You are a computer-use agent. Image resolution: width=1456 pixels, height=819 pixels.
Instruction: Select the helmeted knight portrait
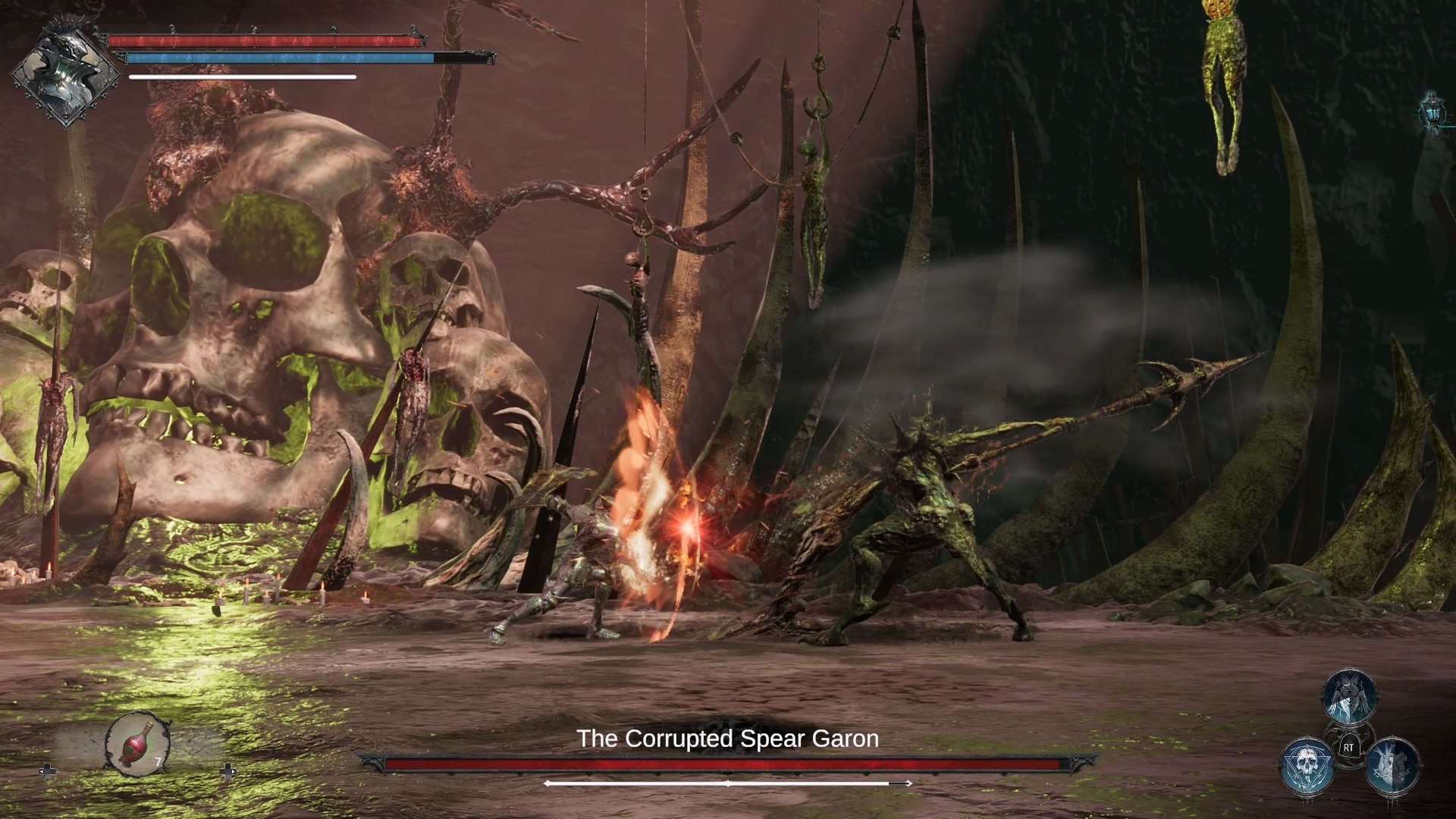66,75
